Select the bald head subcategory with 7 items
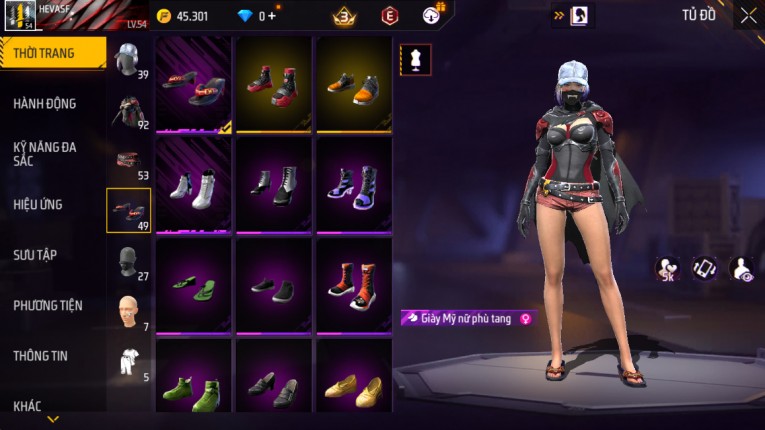765x430 pixels. tap(127, 312)
